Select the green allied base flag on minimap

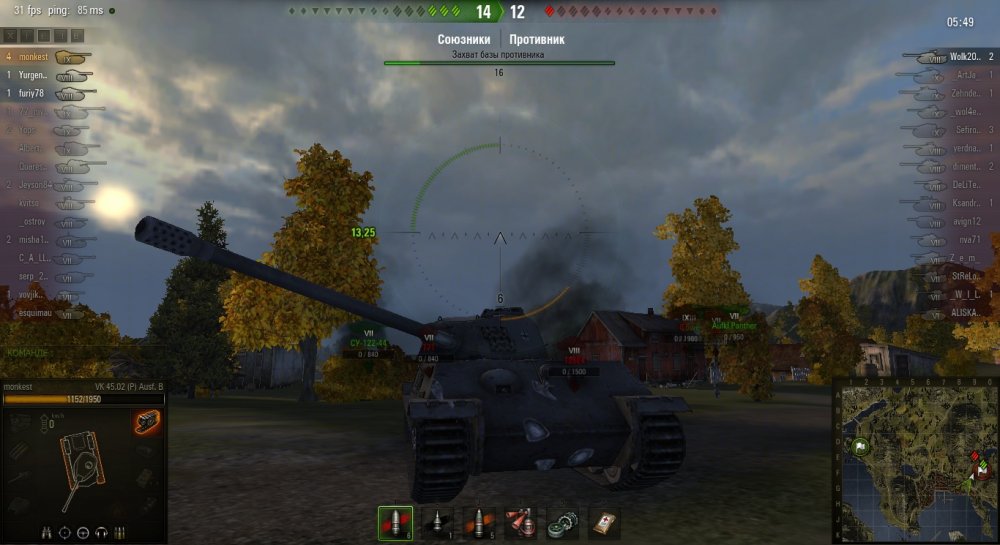859,446
